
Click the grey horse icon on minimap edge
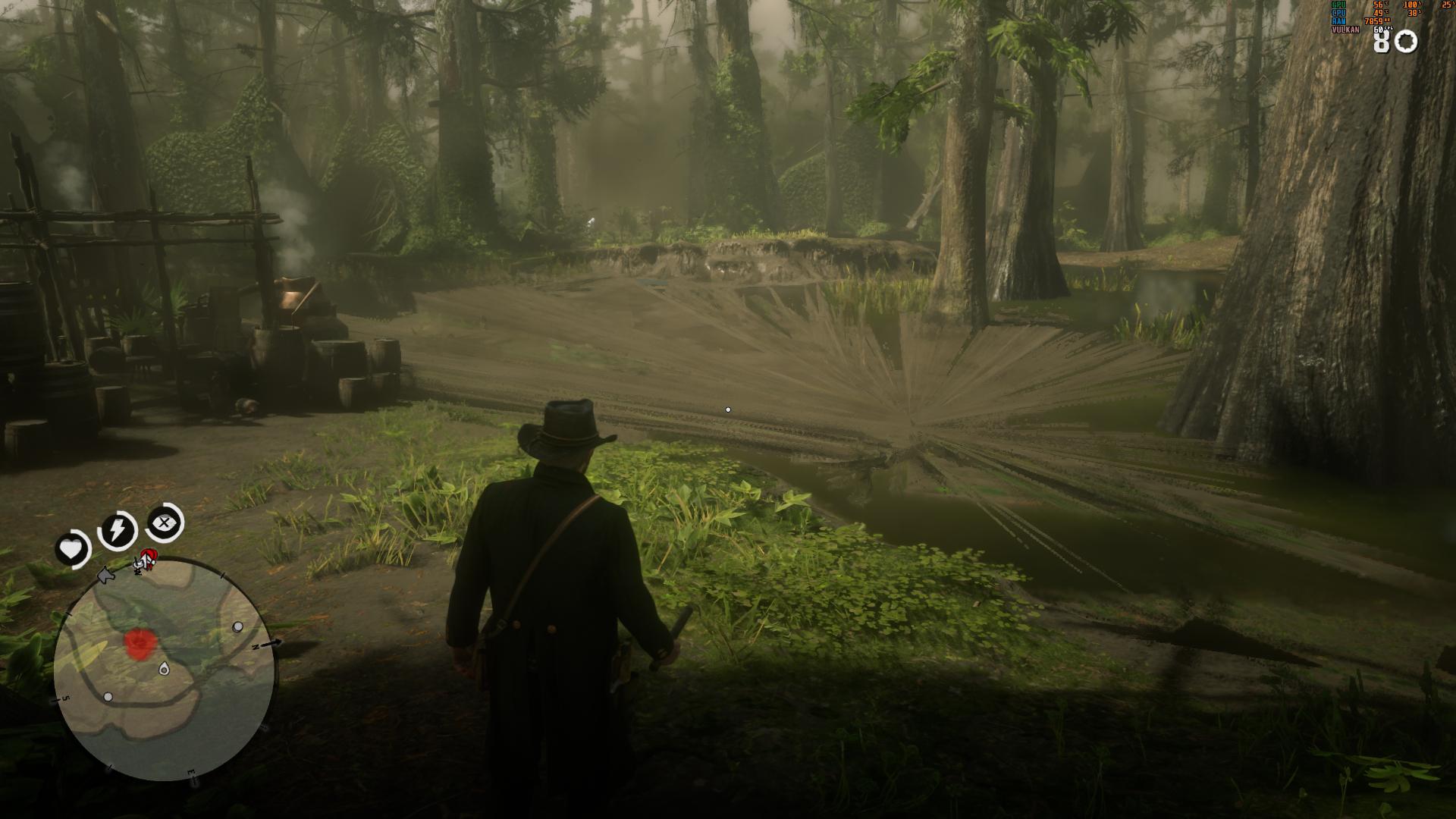107,576
